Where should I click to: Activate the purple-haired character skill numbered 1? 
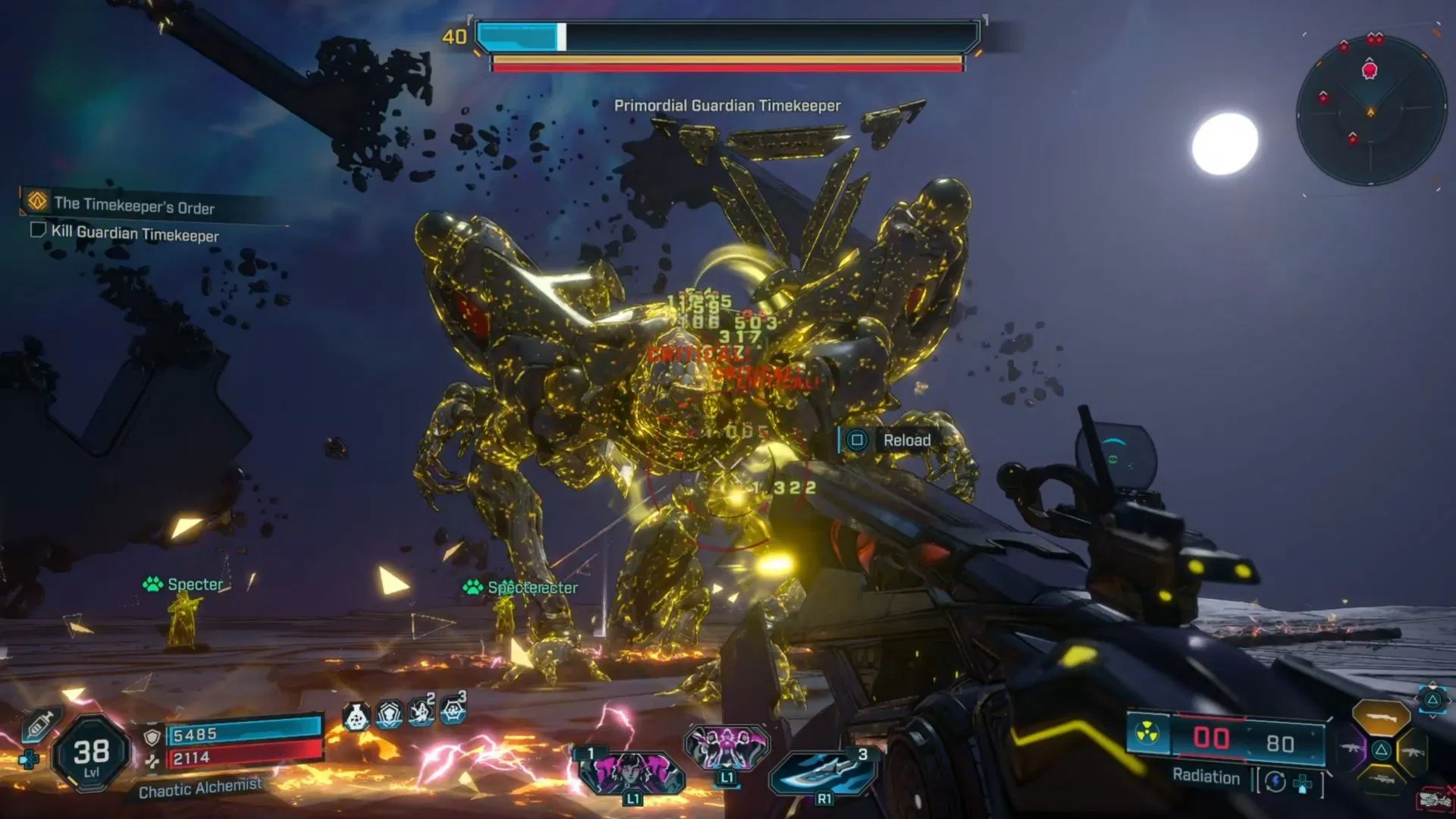631,773
